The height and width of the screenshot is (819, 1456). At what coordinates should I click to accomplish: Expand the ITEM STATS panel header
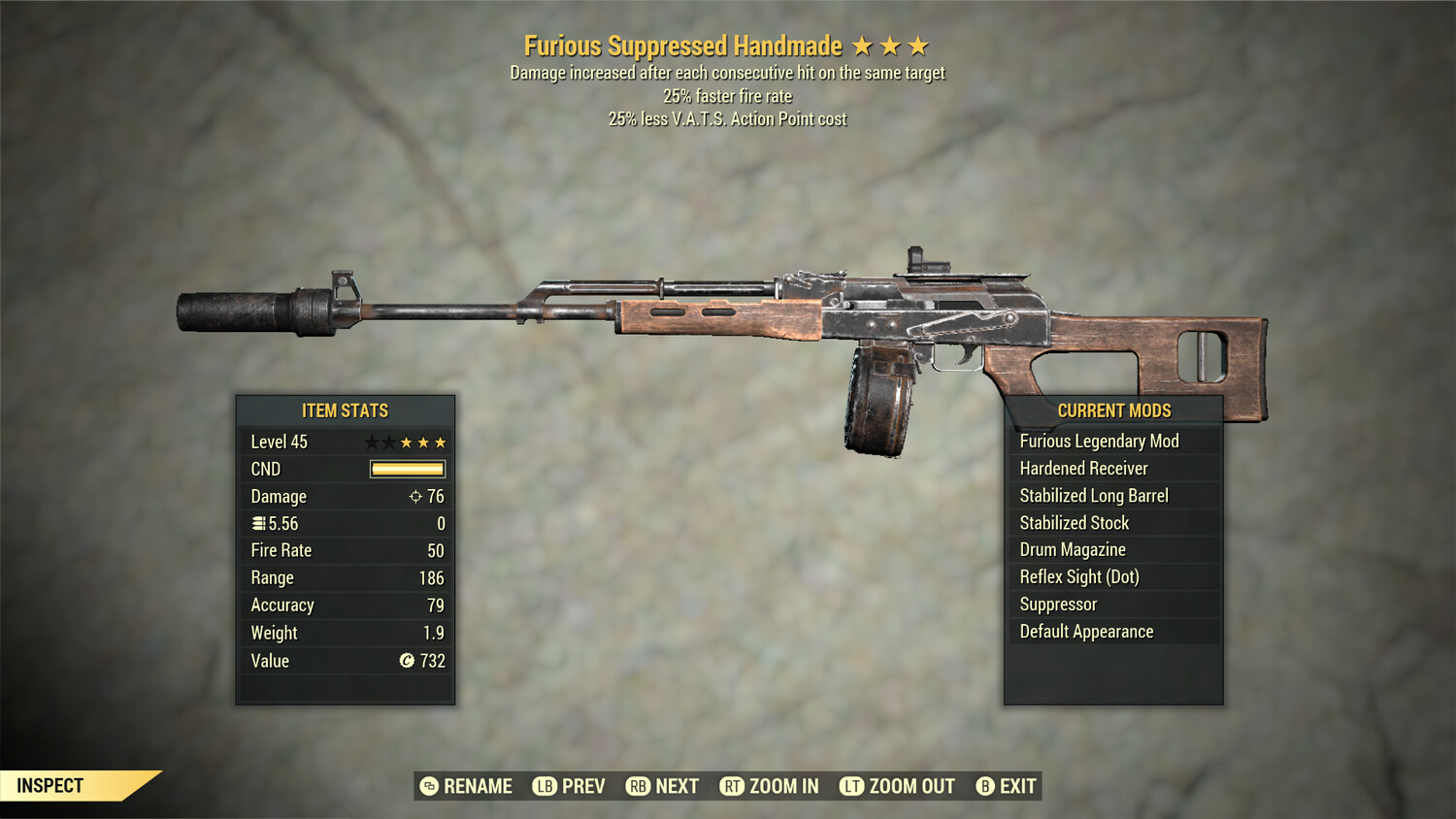[346, 409]
